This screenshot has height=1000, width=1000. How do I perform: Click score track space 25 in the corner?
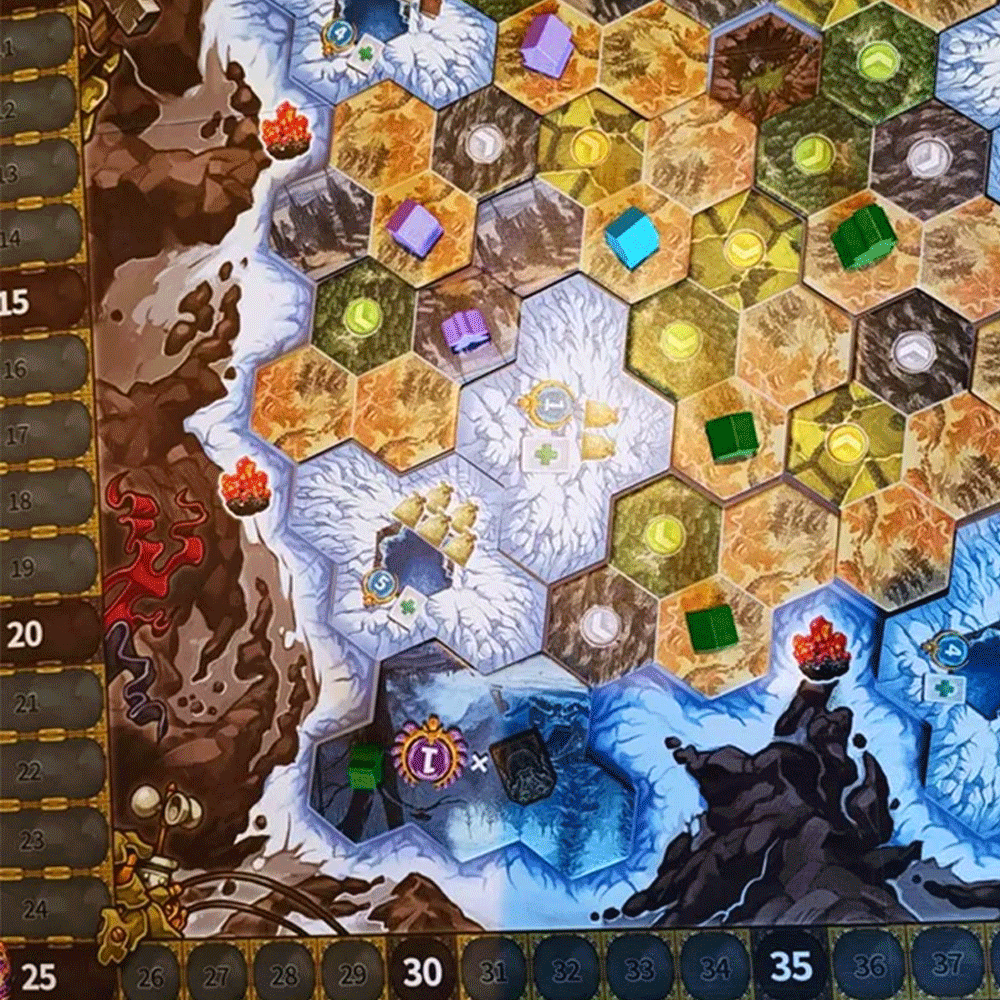(x=42, y=972)
